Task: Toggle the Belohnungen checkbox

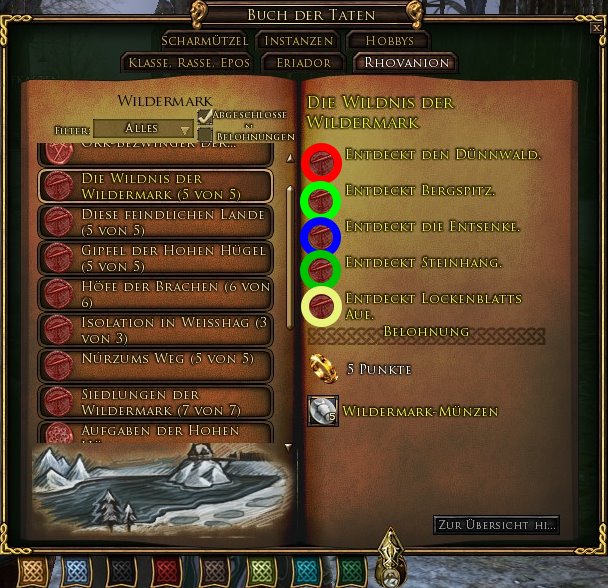Action: click(205, 135)
